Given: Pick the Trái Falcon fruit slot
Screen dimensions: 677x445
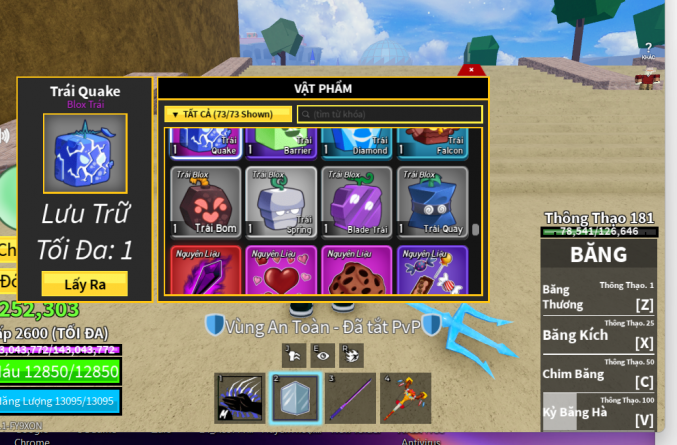Looking at the screenshot, I should 433,144.
